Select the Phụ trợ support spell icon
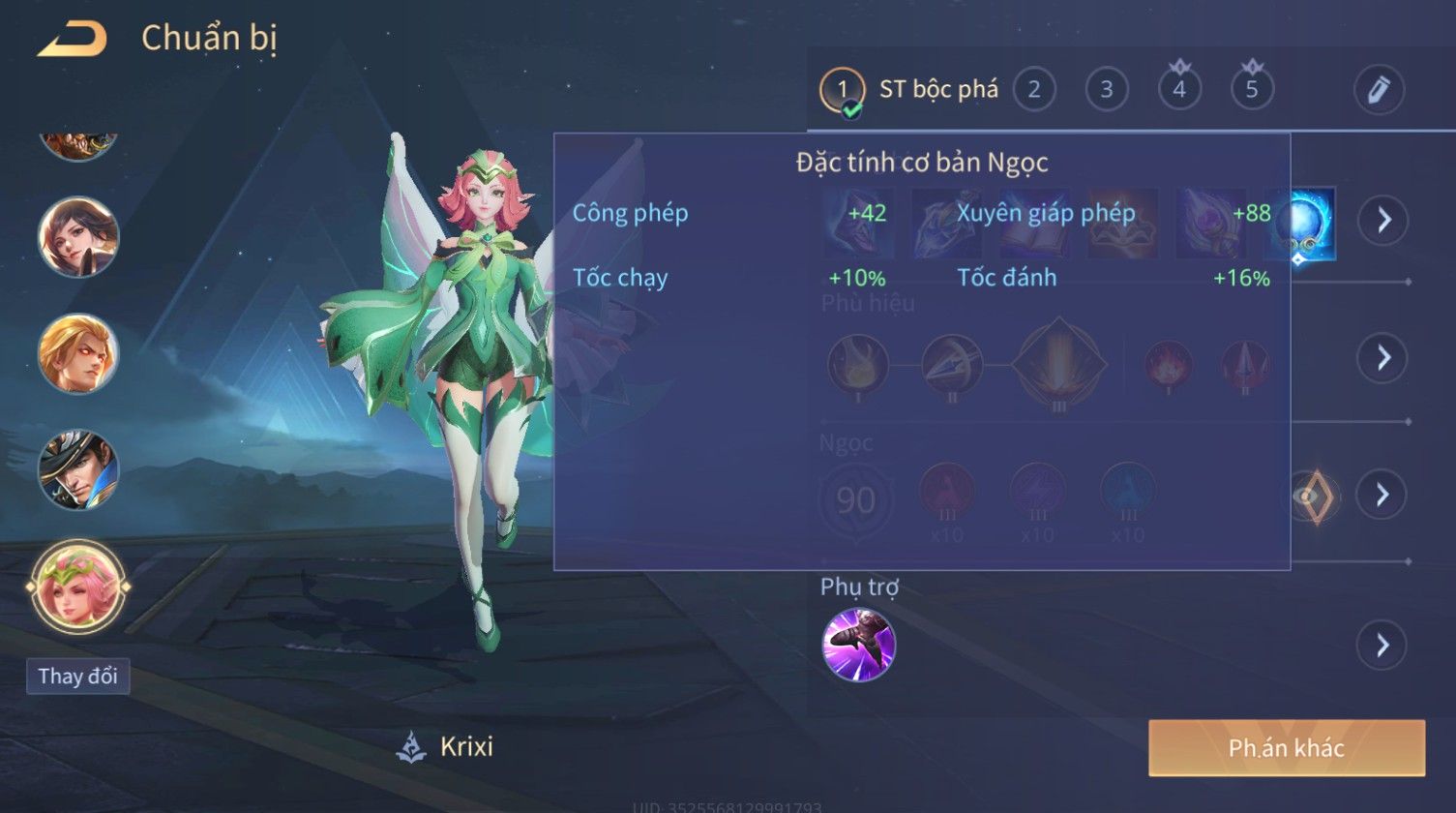1456x813 pixels. 859,645
